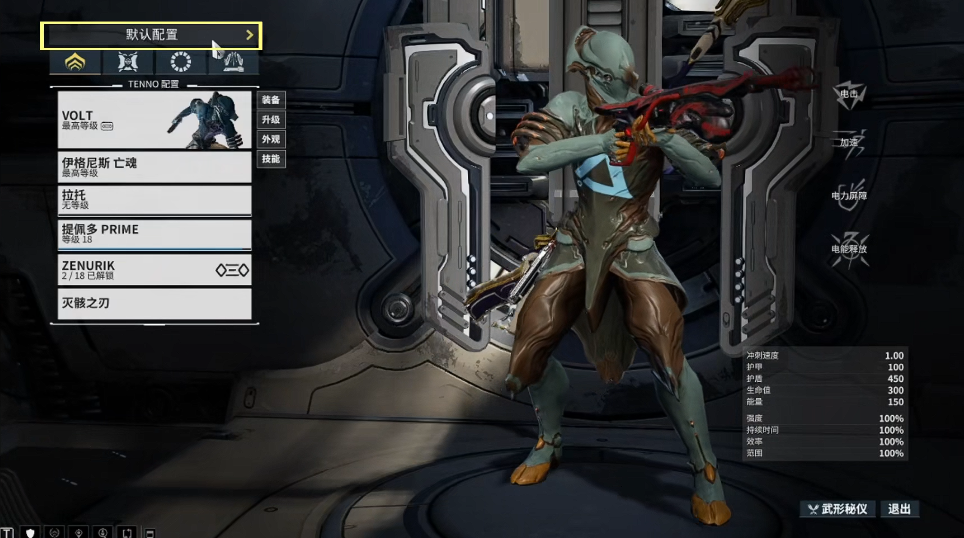The height and width of the screenshot is (538, 964).
Task: Choose the 电力屏障 Electric Shield ability
Action: (x=849, y=192)
